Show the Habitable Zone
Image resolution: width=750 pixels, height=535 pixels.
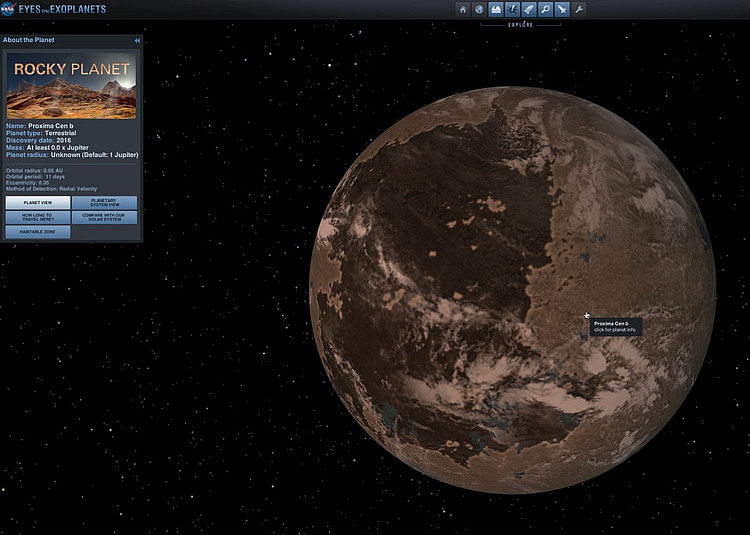[x=38, y=231]
